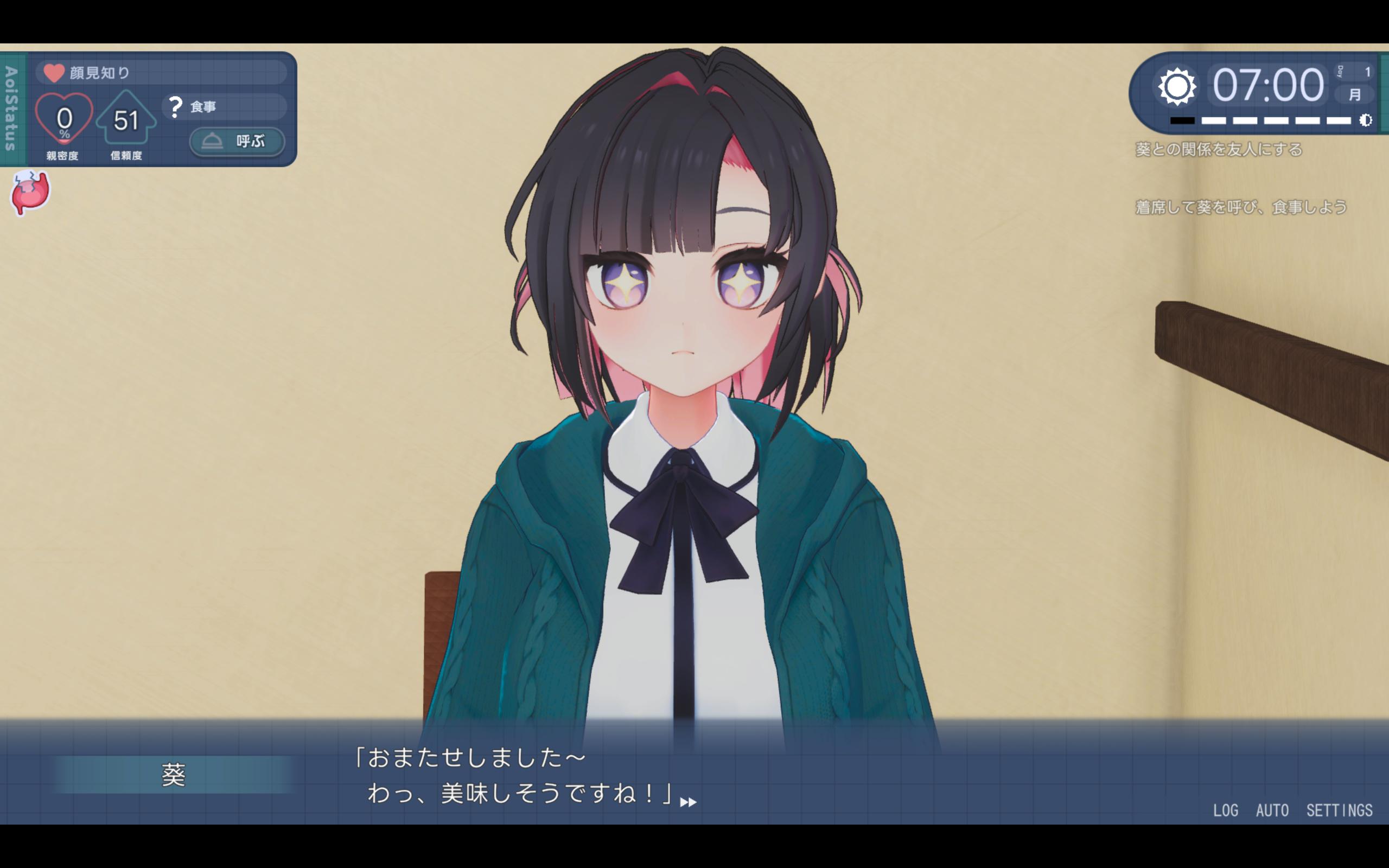Advance dialogue with the fast-forward arrows
1389x868 pixels.
point(687,802)
